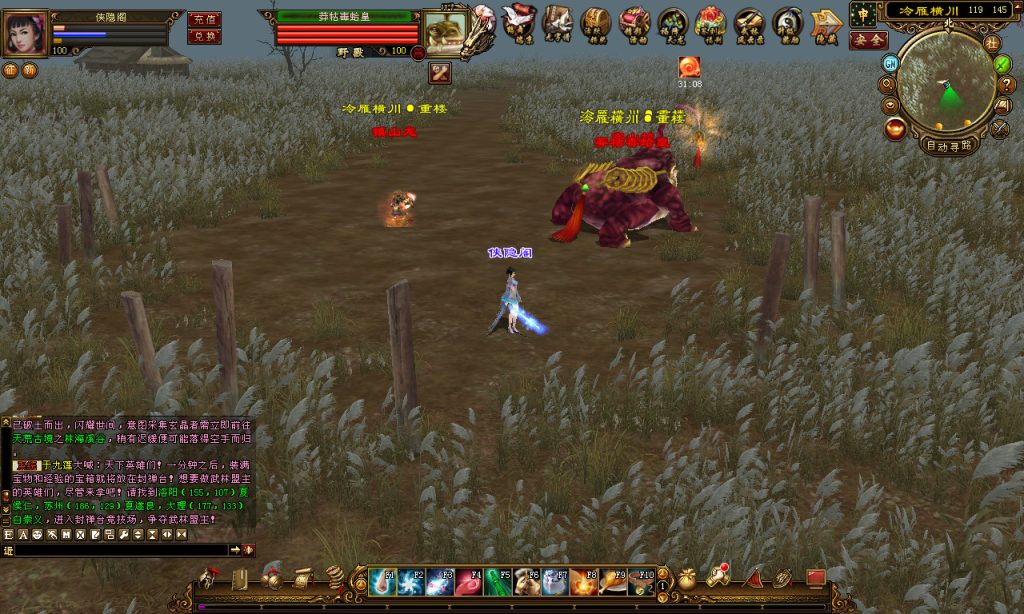Open the 自动寻路 auto-pathfinding button
Image resolution: width=1024 pixels, height=614 pixels.
click(x=949, y=146)
